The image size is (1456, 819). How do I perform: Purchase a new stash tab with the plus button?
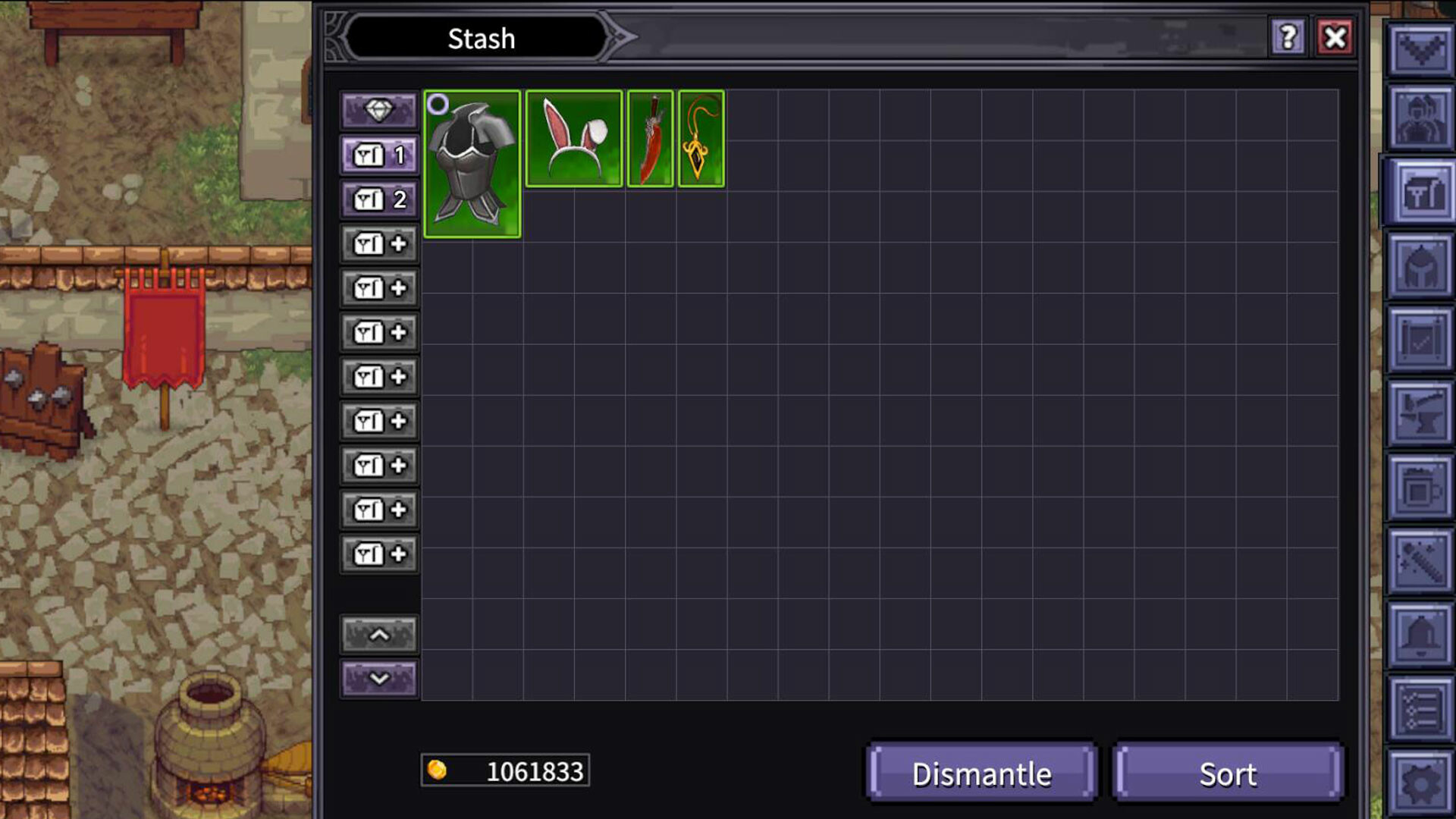pyautogui.click(x=379, y=244)
